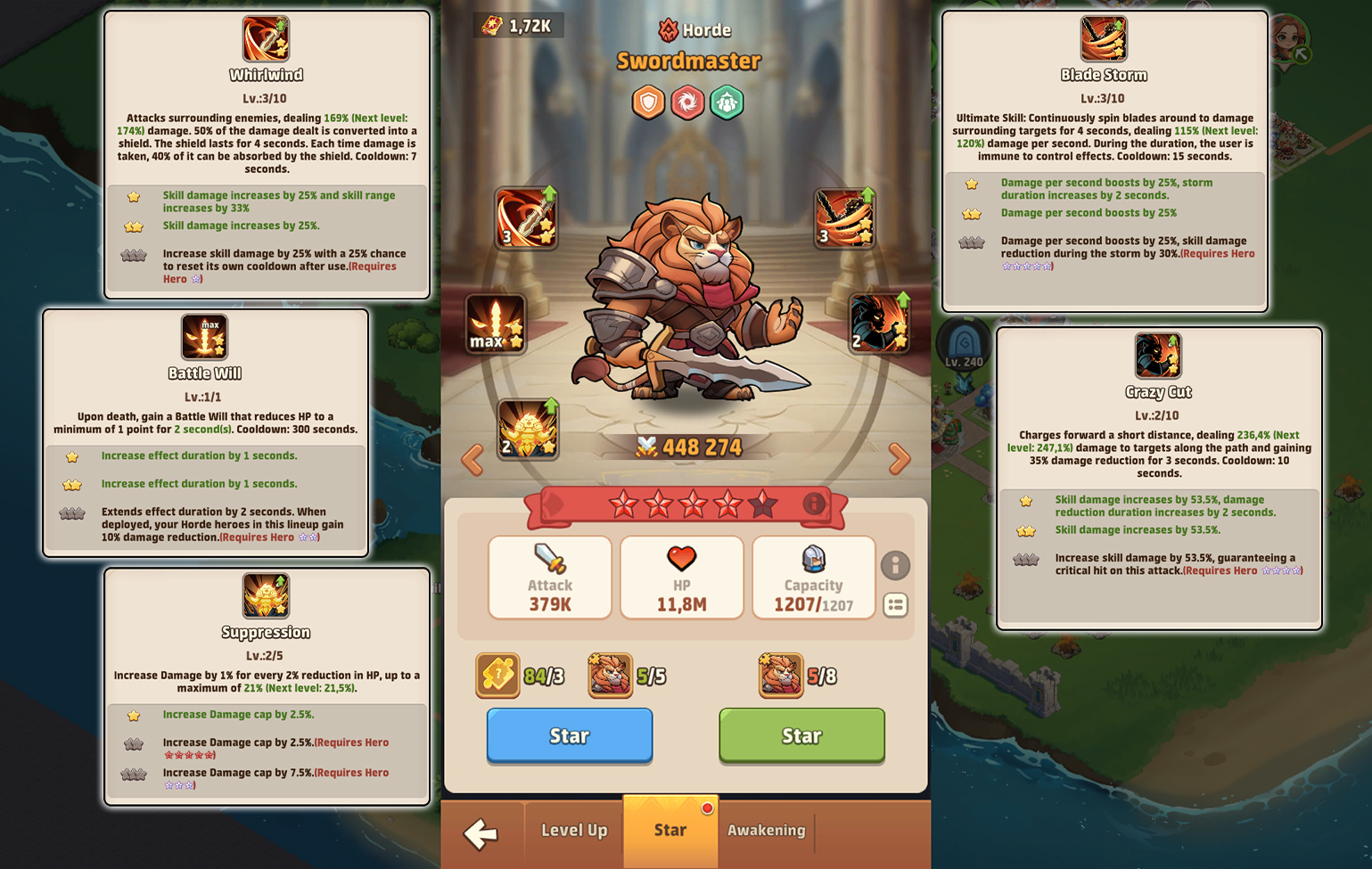Viewport: 1372px width, 869px height.
Task: Select the Suppression skill icon beside the hero
Action: click(528, 429)
